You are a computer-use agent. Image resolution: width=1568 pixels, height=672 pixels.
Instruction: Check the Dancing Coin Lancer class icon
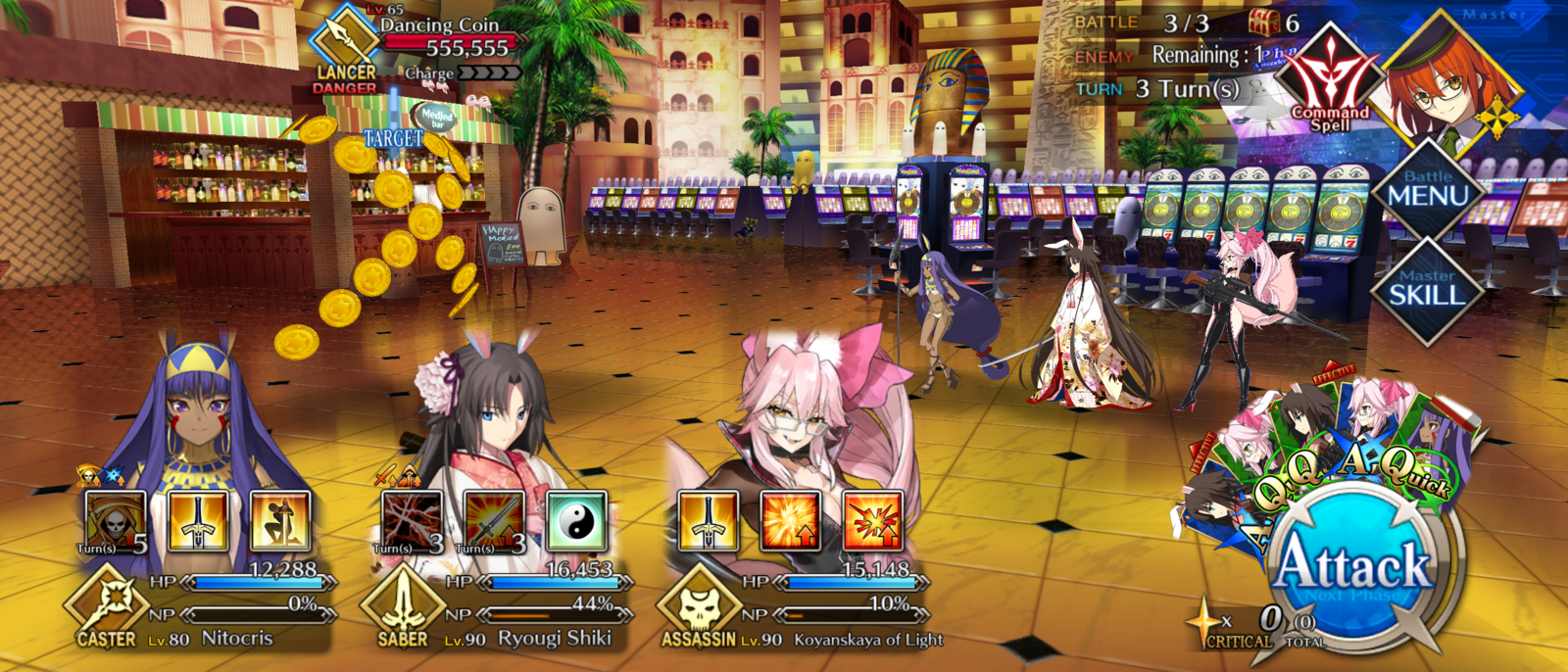click(x=345, y=39)
